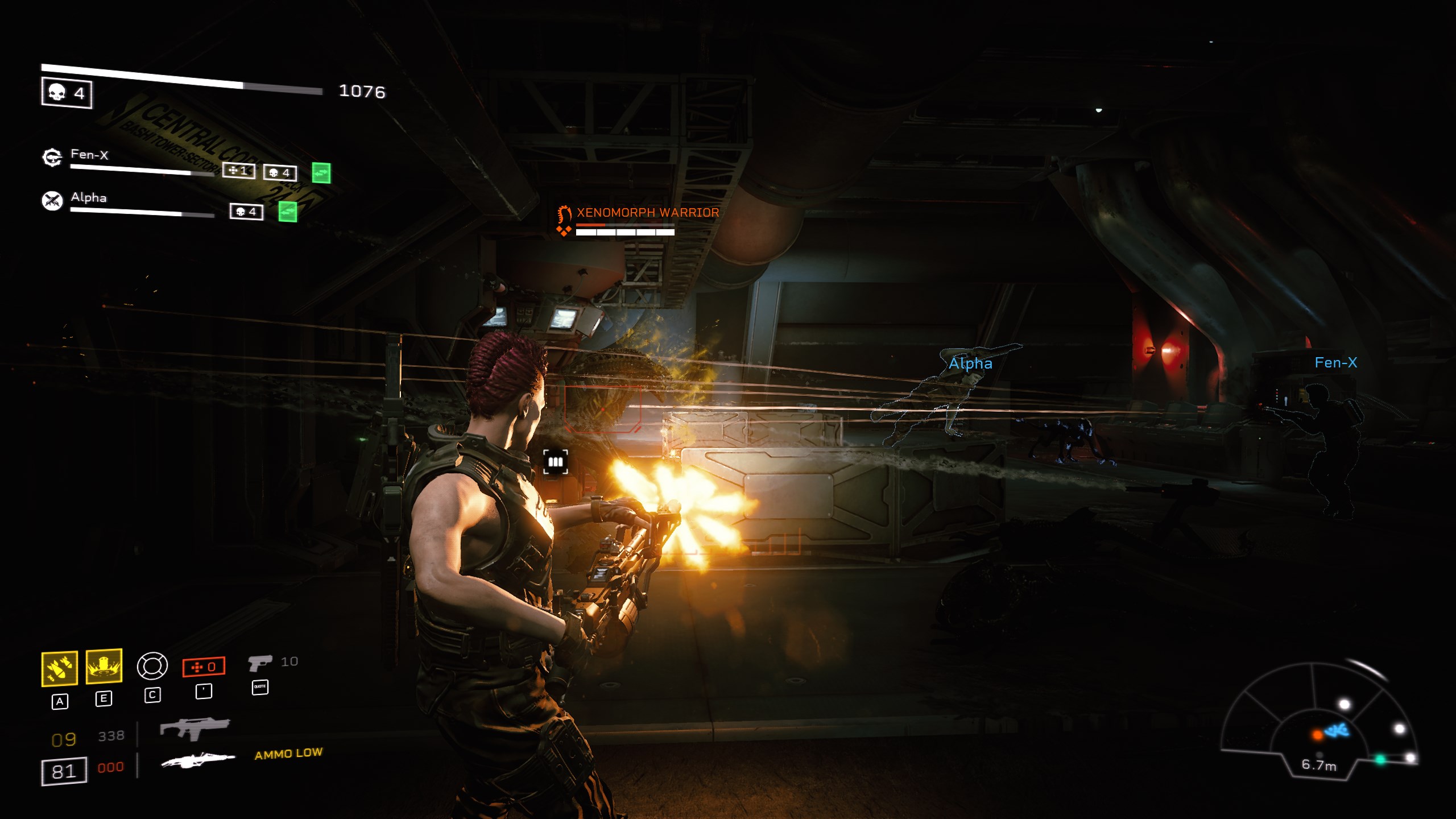
Task: Click the green swap icon beside Alpha
Action: 288,212
